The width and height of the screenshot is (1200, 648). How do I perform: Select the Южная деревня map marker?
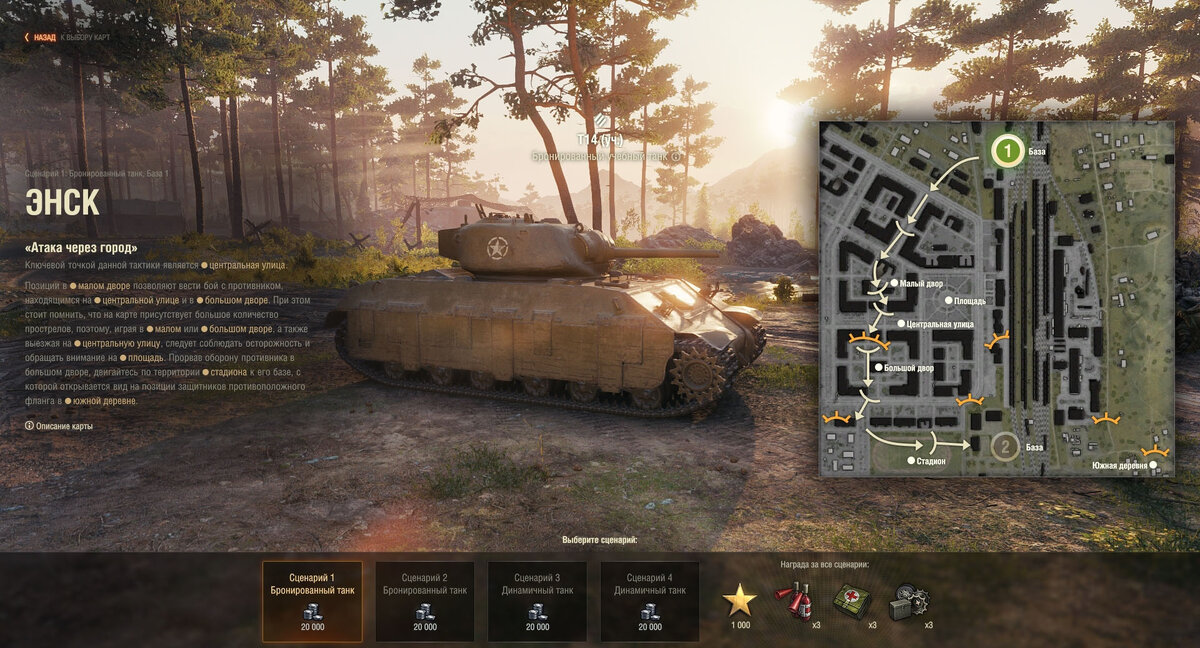(1153, 465)
